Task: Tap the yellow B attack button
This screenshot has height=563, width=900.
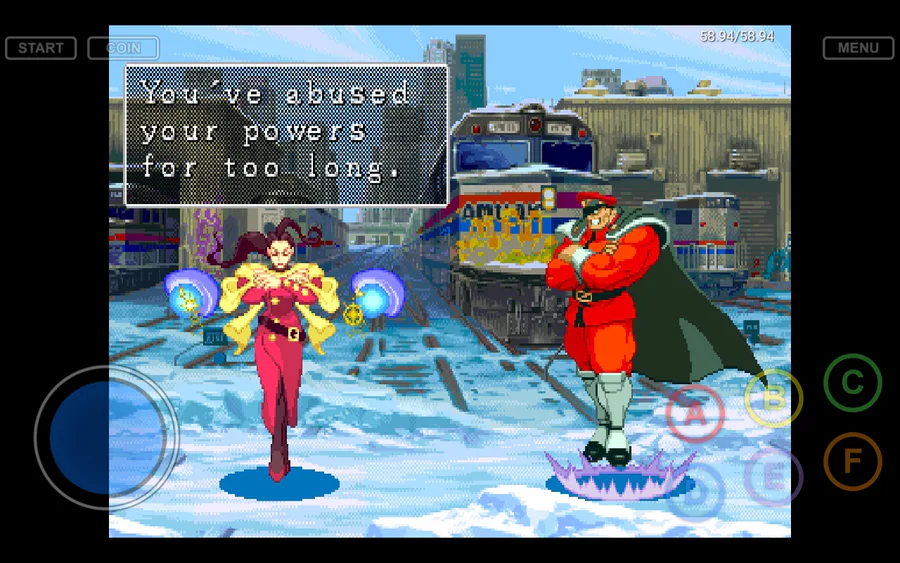Action: (773, 398)
